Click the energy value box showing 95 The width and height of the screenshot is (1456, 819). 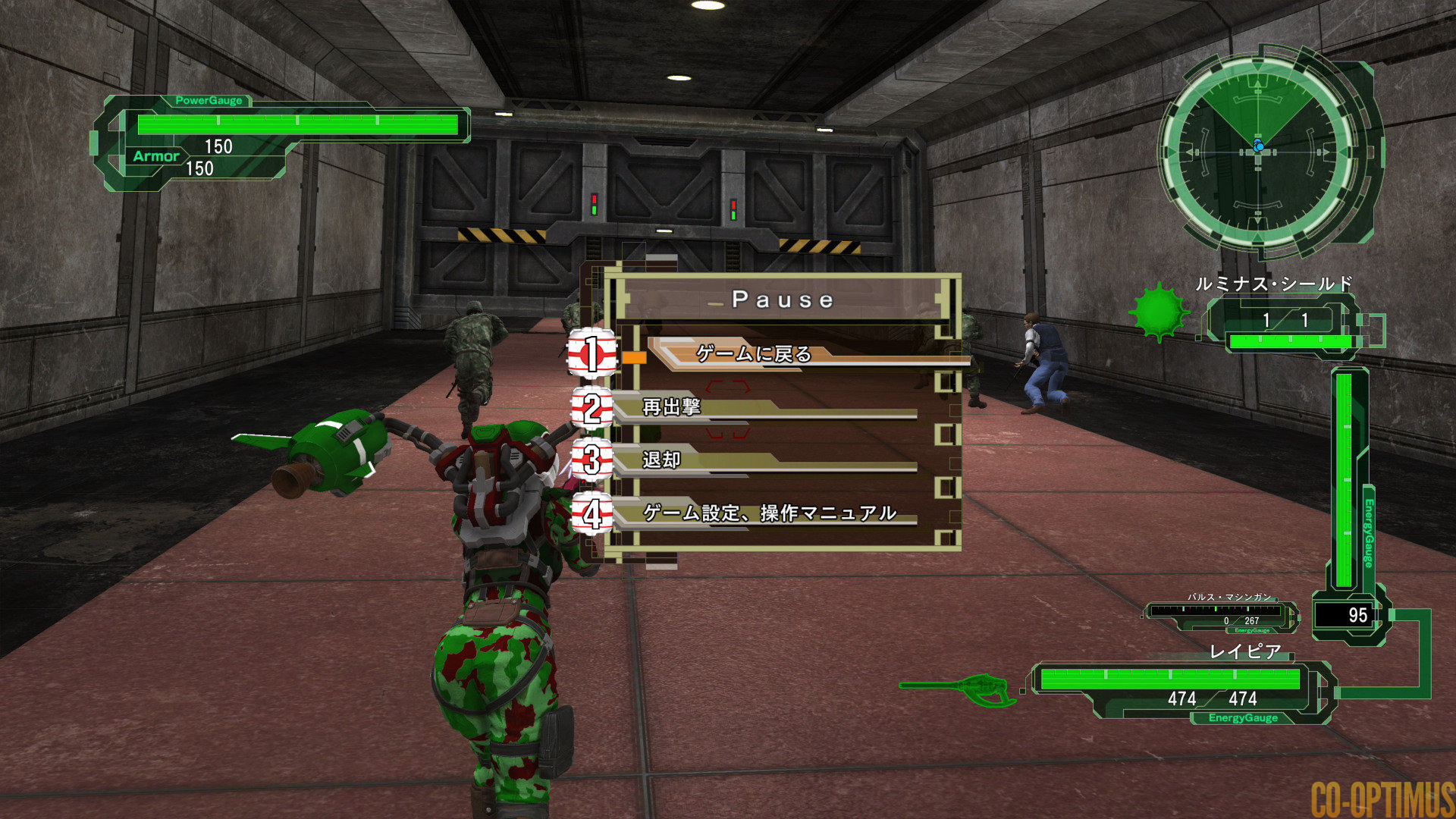tap(1360, 613)
